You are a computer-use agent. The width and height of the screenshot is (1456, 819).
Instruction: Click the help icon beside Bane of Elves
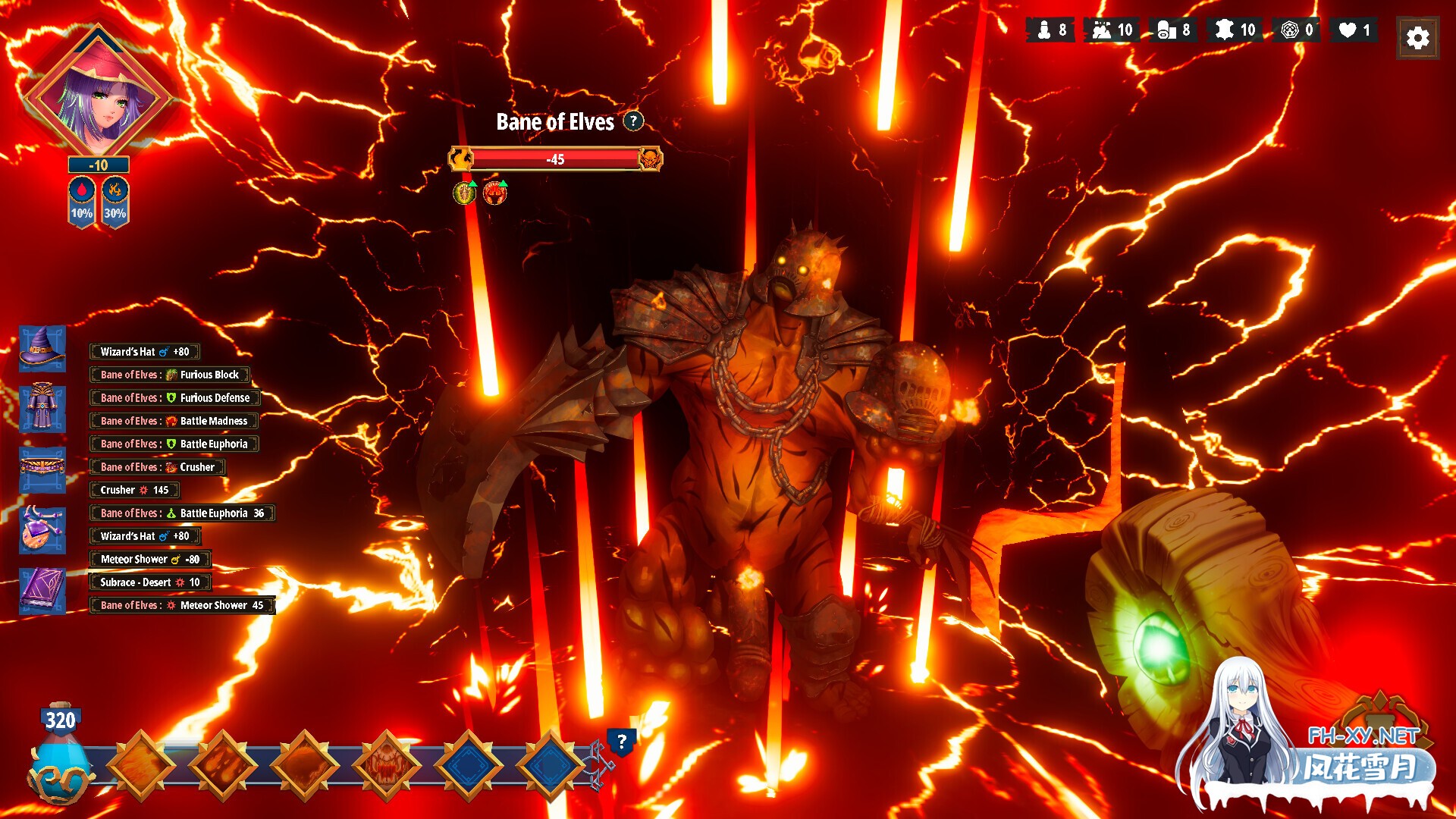[x=633, y=121]
